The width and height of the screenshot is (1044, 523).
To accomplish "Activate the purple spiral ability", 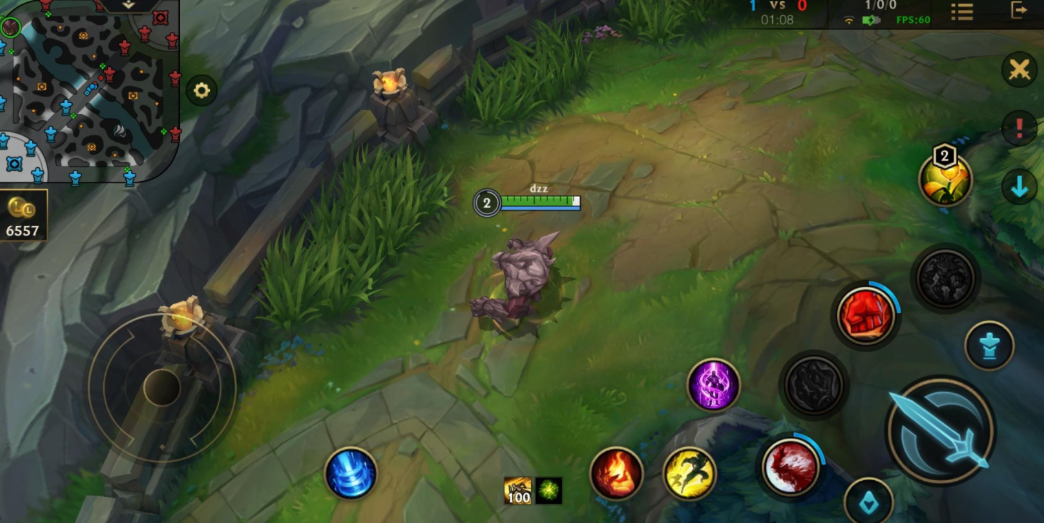I will (x=714, y=385).
